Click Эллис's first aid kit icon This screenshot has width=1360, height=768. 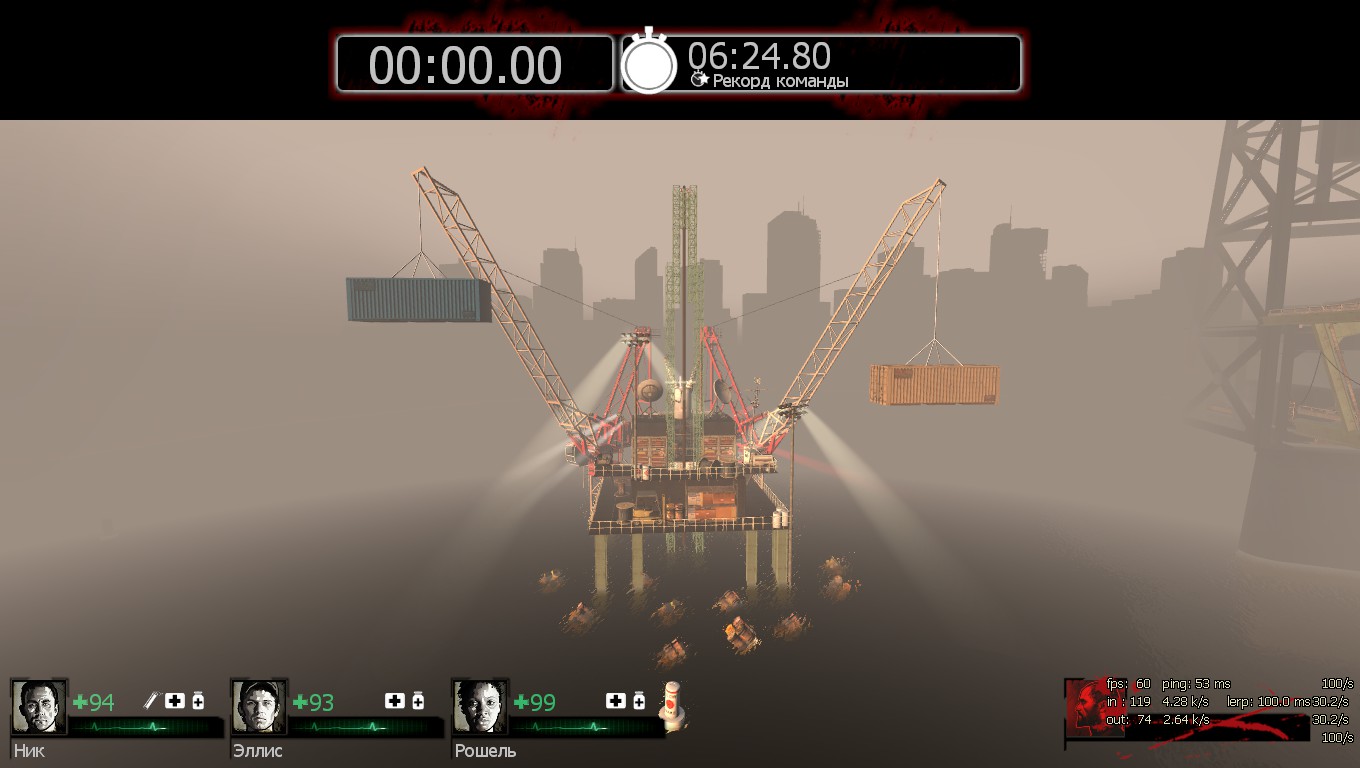395,701
